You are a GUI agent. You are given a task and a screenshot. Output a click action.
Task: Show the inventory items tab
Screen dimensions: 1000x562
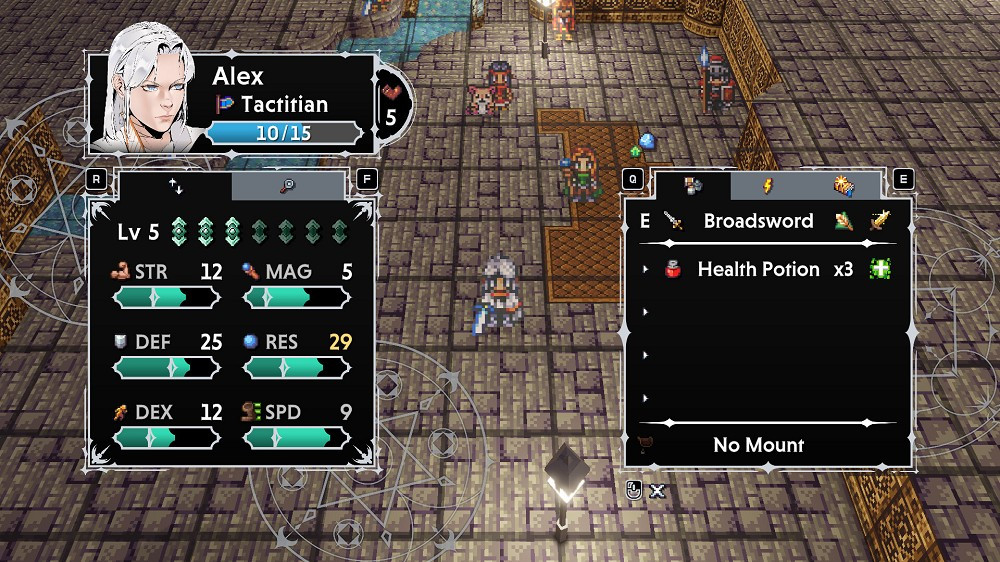tap(692, 186)
